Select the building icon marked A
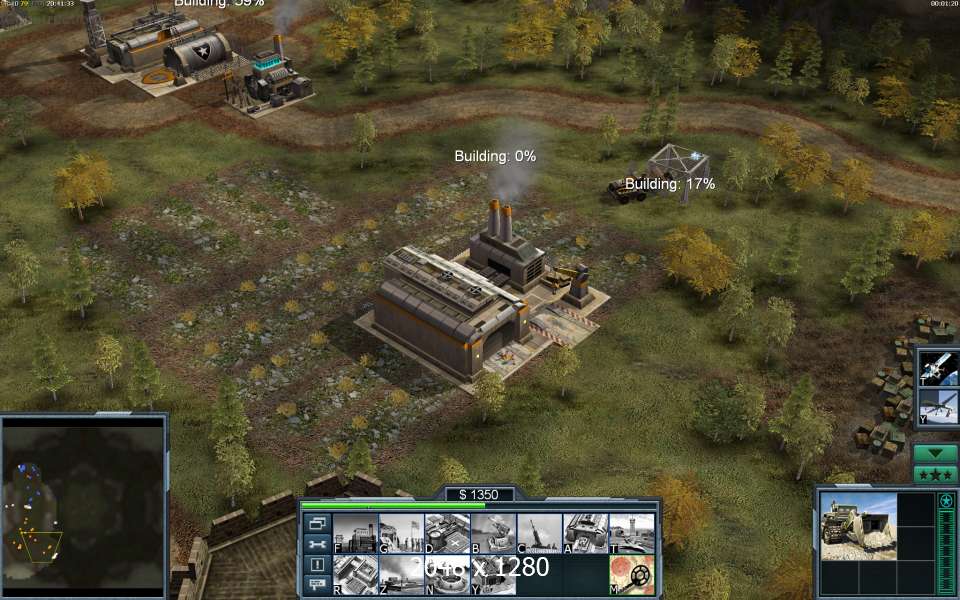Screen dimensions: 960x600 [585, 533]
